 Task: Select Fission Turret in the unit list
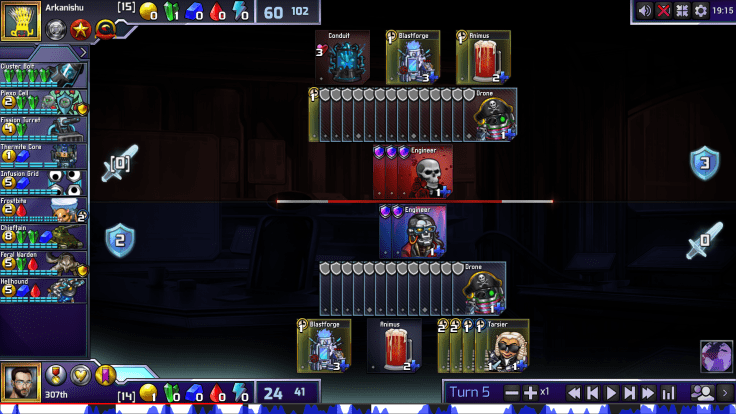38,126
